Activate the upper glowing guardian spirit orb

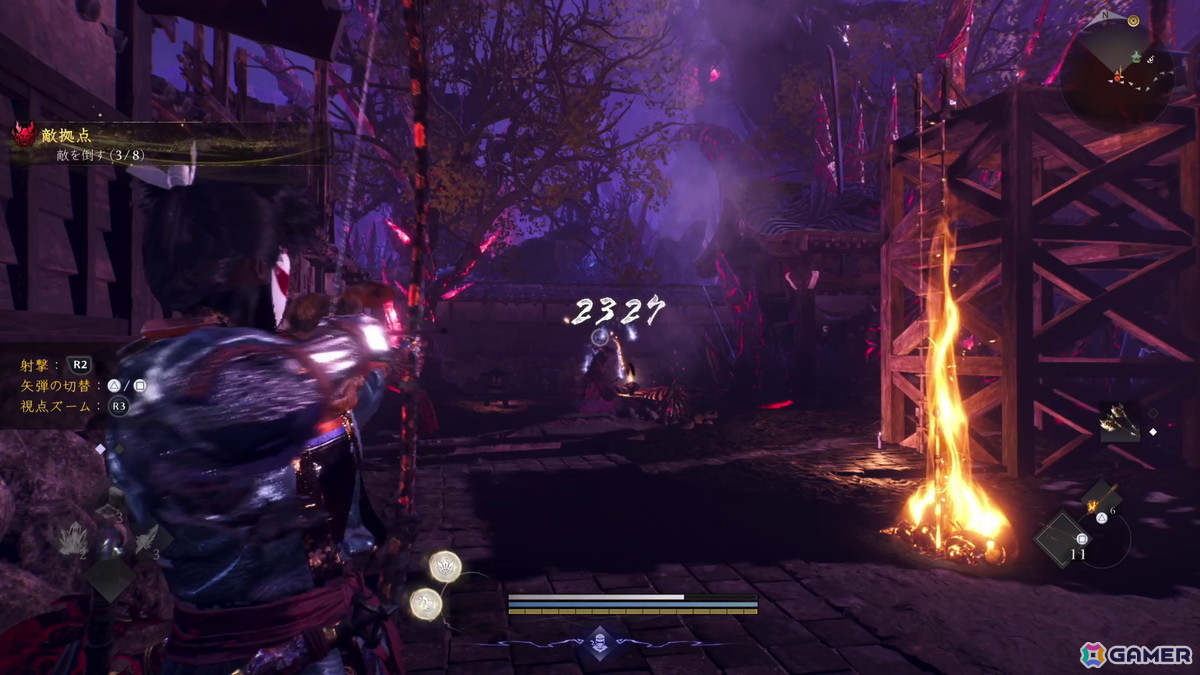pyautogui.click(x=444, y=566)
